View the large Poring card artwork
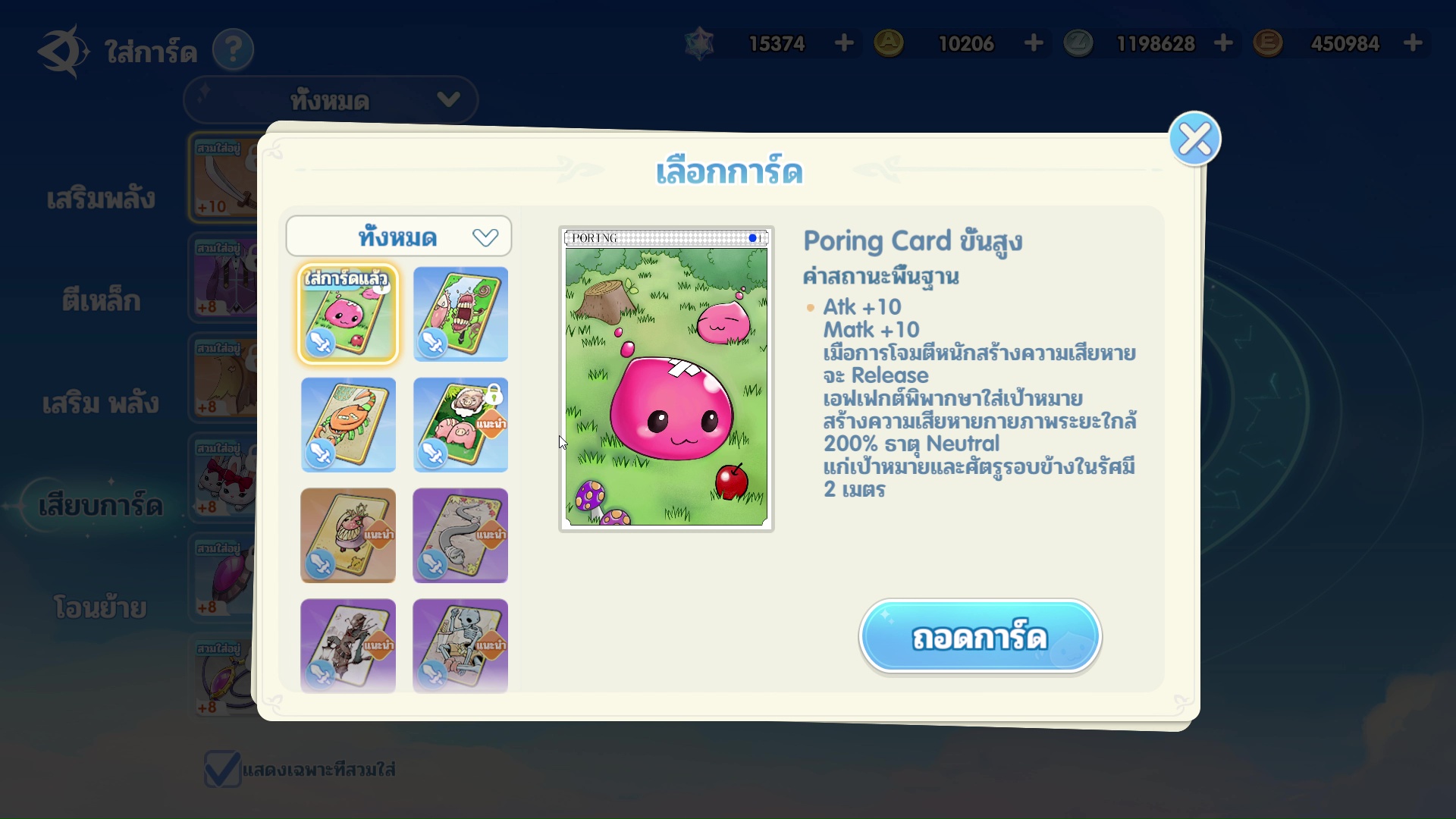This screenshot has height=819, width=1456. point(667,379)
